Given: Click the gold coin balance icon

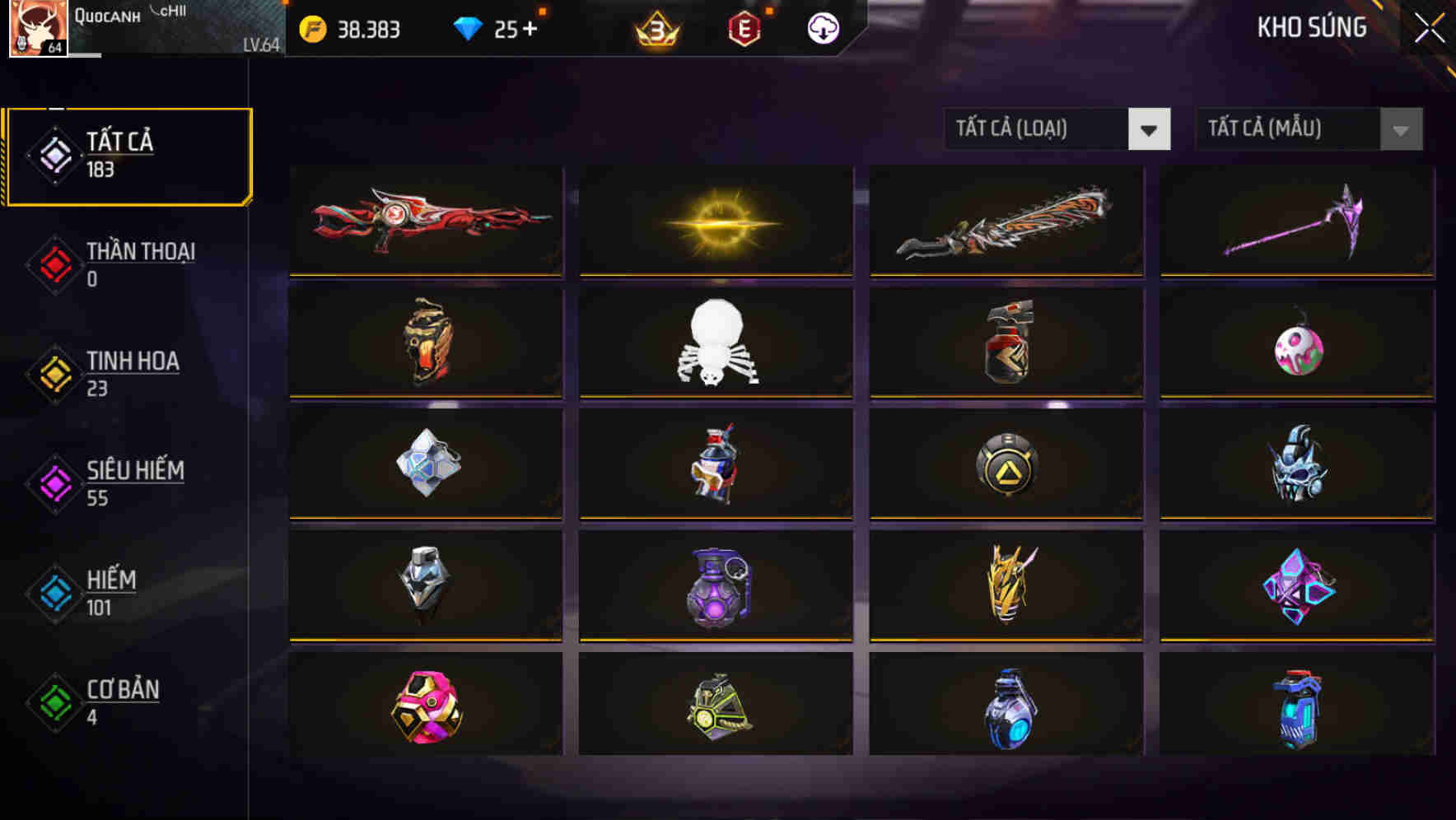Looking at the screenshot, I should (x=311, y=29).
